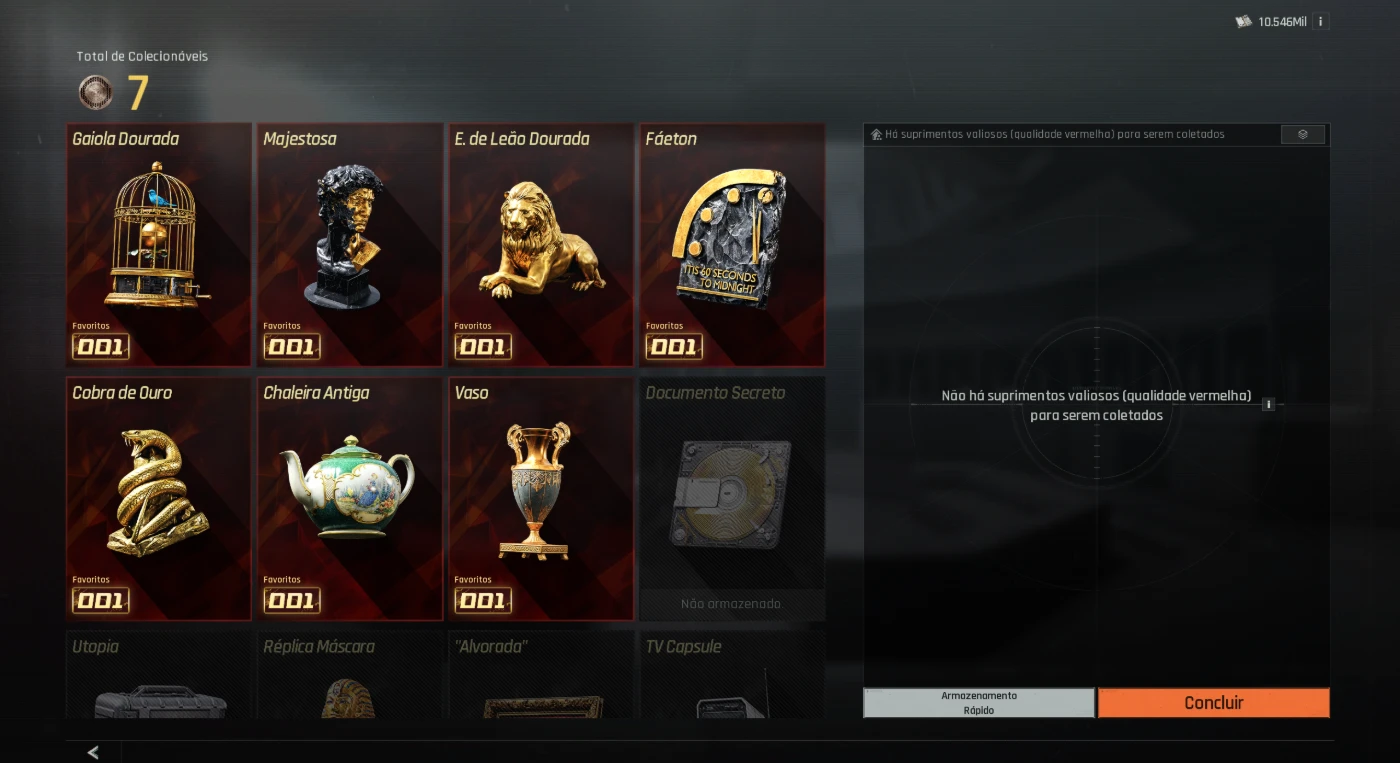Open the Majestosa bust collectible
This screenshot has width=1400, height=763.
(350, 244)
